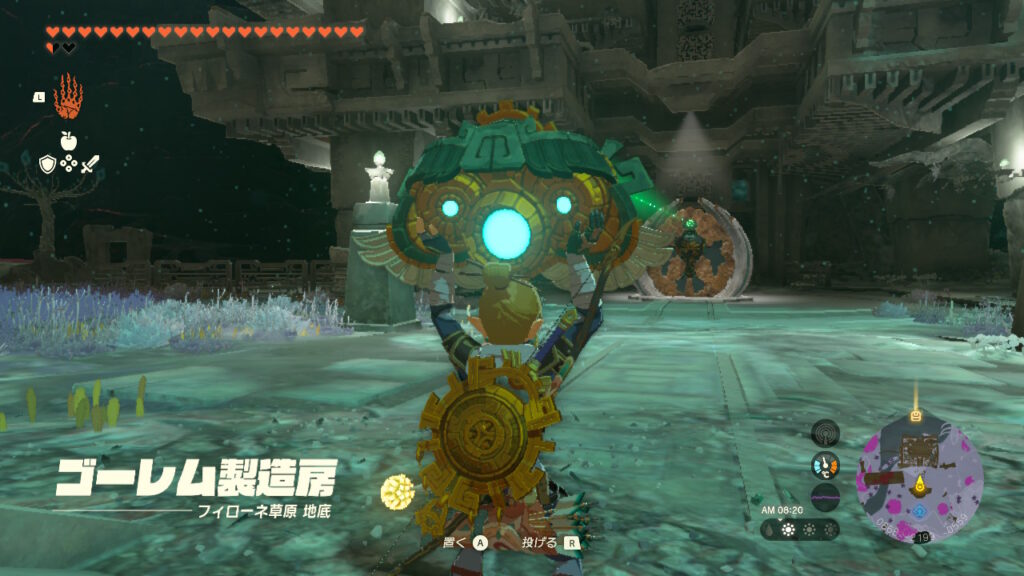Choose the sword weapon quick-select icon
The image size is (1024, 576).
click(x=90, y=164)
